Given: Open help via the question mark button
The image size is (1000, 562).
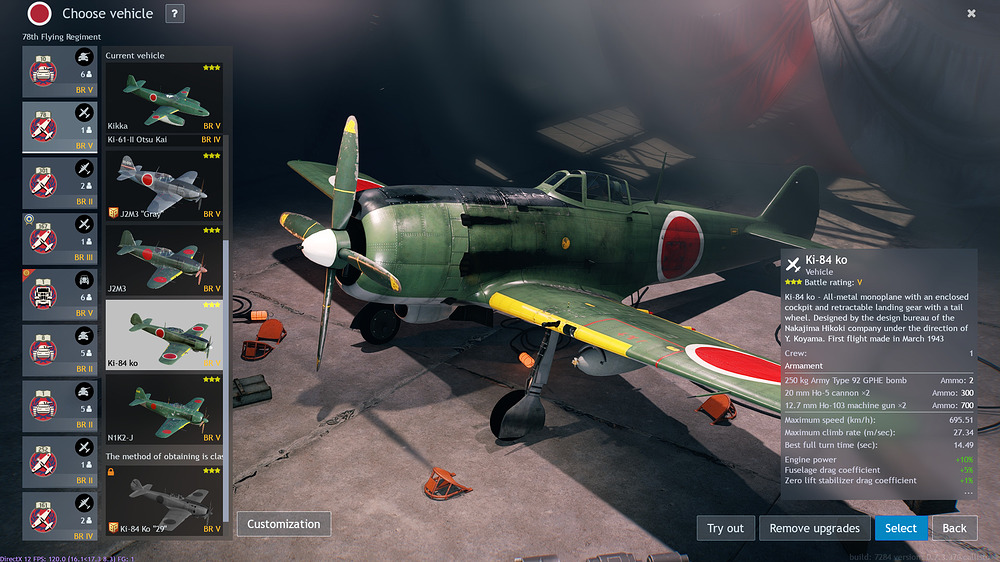Looking at the screenshot, I should (174, 14).
